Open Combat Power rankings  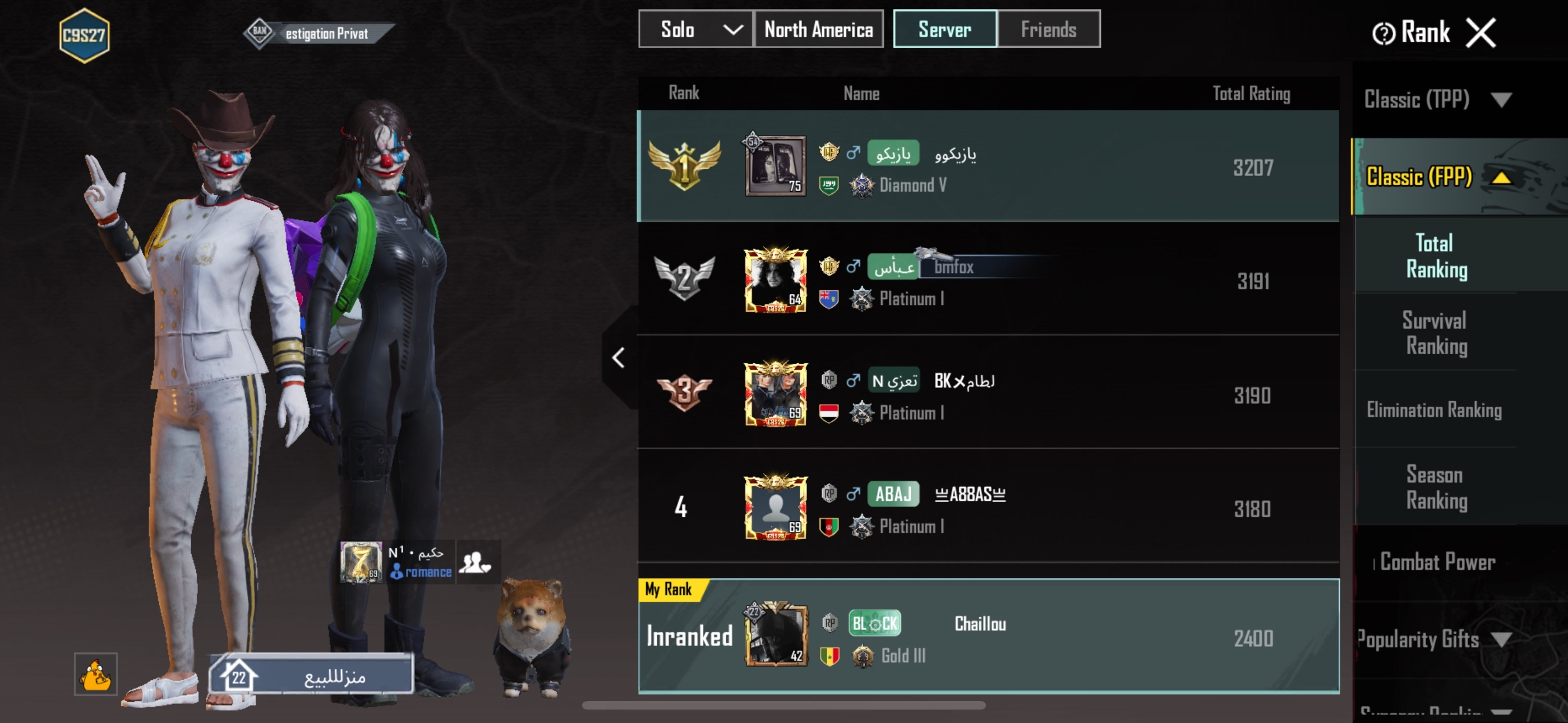(1437, 562)
